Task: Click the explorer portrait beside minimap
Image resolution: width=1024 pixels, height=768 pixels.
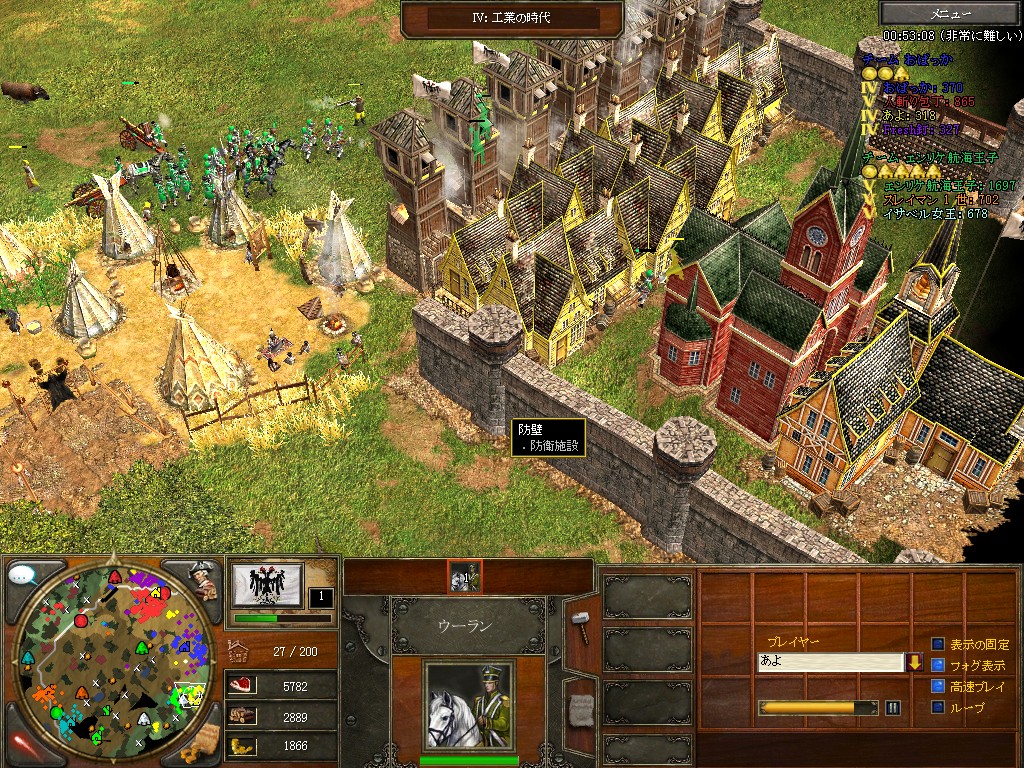Action: click(204, 580)
